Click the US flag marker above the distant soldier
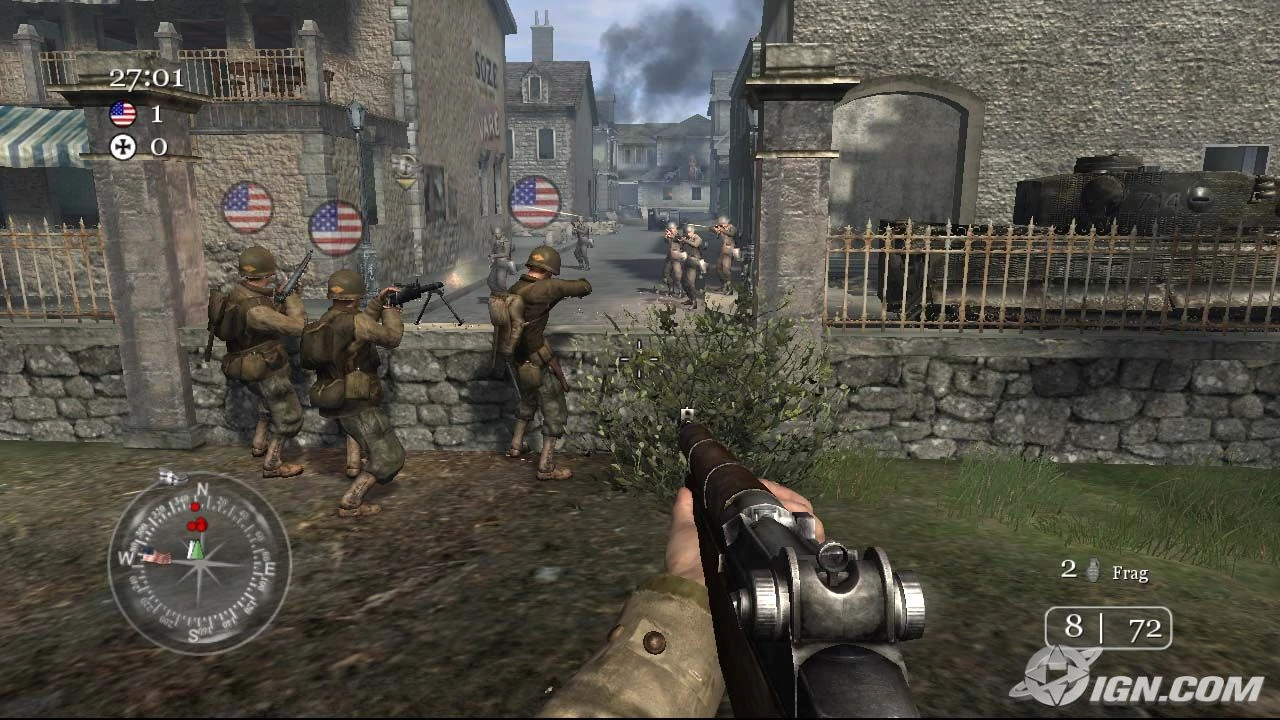The image size is (1280, 720). click(534, 203)
